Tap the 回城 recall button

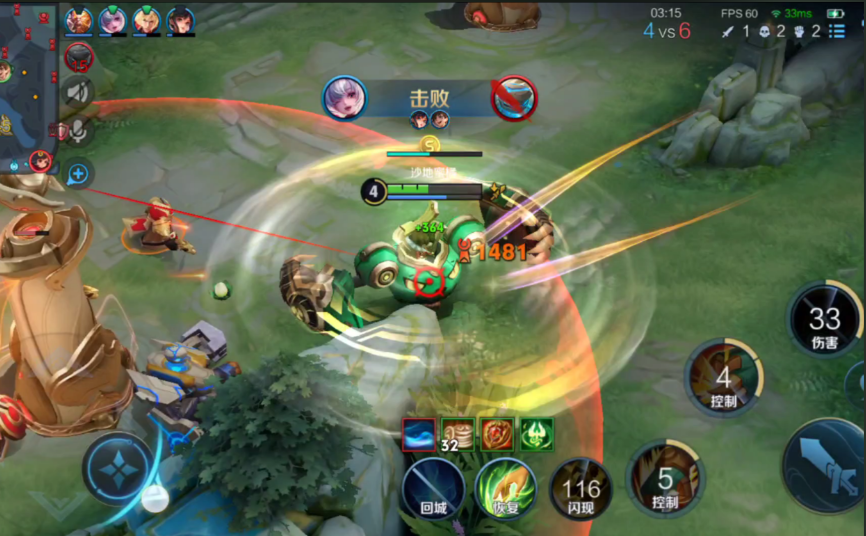pos(433,489)
